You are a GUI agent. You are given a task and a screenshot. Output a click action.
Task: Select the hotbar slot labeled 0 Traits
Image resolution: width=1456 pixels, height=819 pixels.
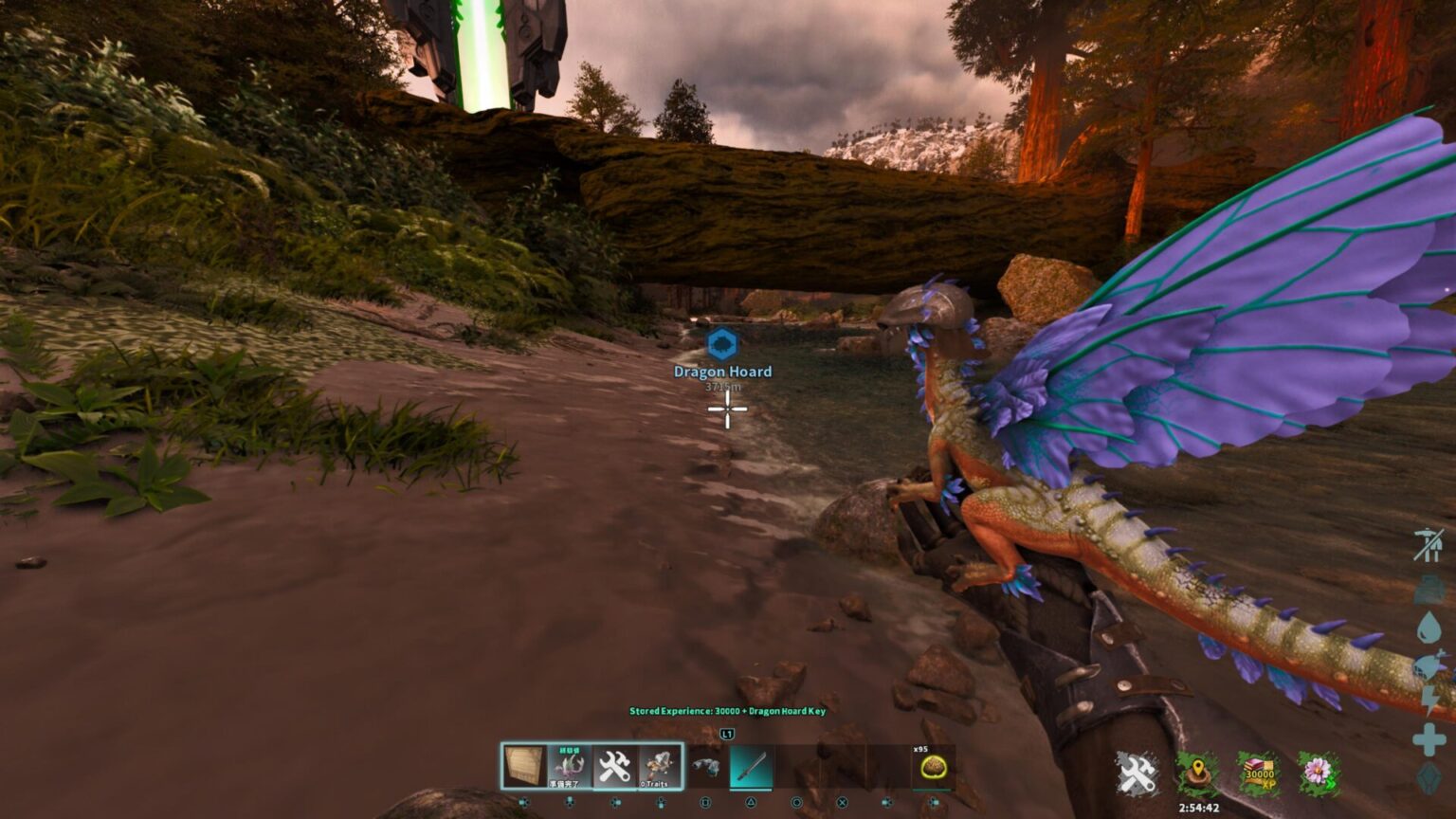tap(658, 766)
